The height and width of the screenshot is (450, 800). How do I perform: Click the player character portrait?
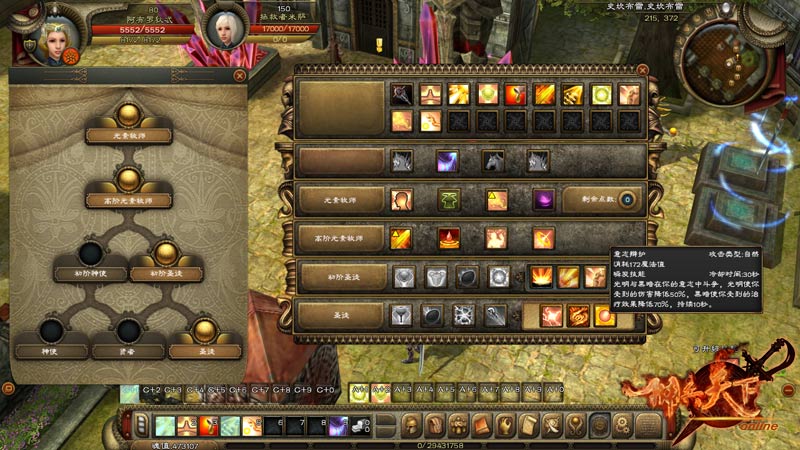50,35
